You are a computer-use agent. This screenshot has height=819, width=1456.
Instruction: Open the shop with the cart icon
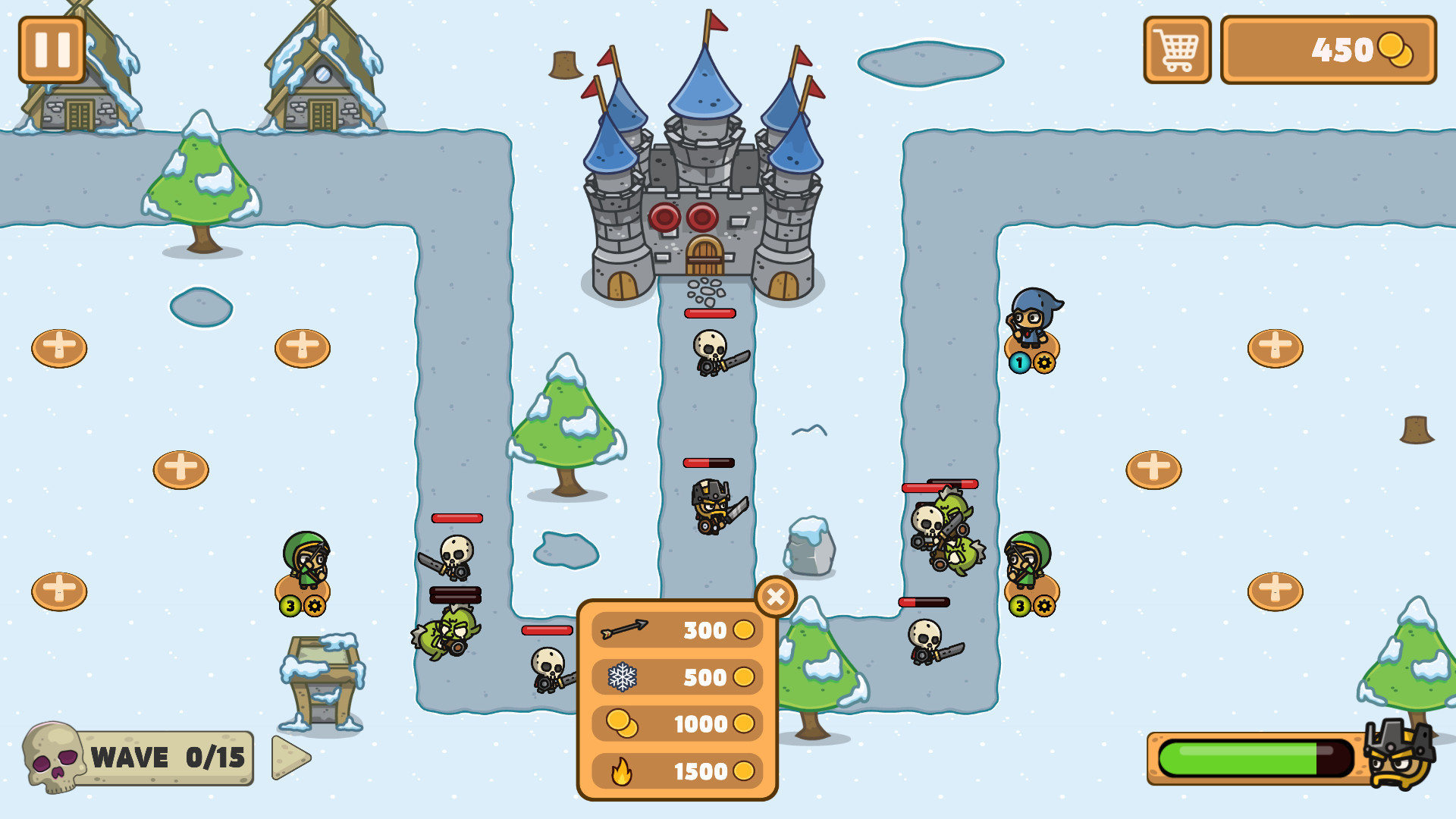point(1176,51)
